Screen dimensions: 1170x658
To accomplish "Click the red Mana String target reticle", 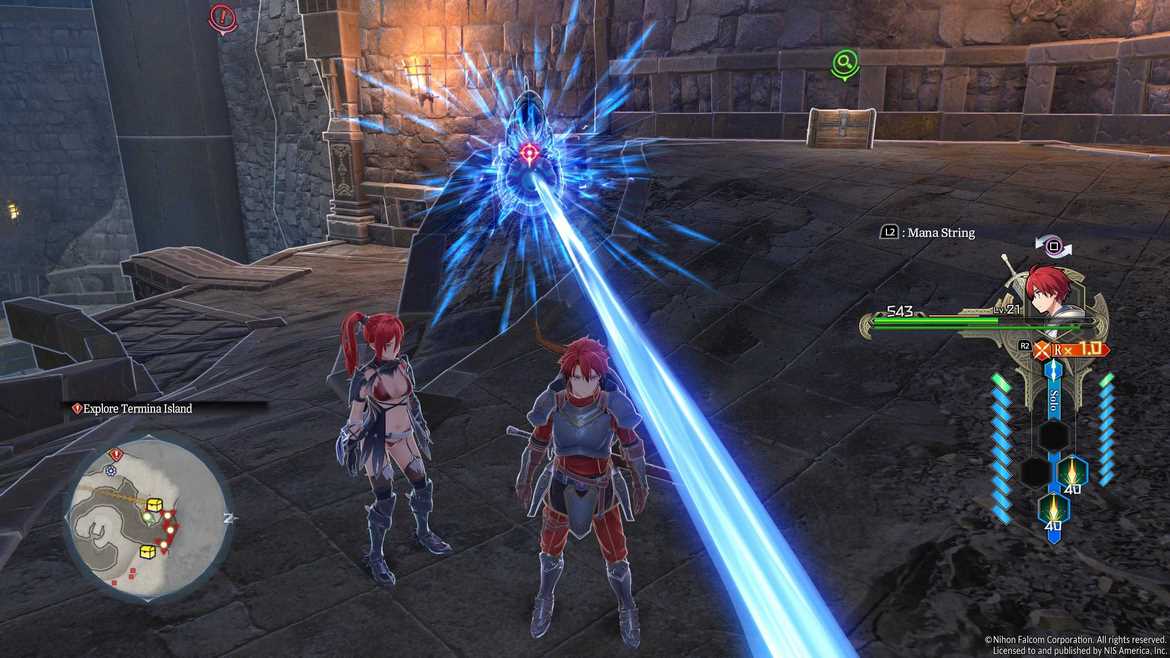I will (529, 153).
